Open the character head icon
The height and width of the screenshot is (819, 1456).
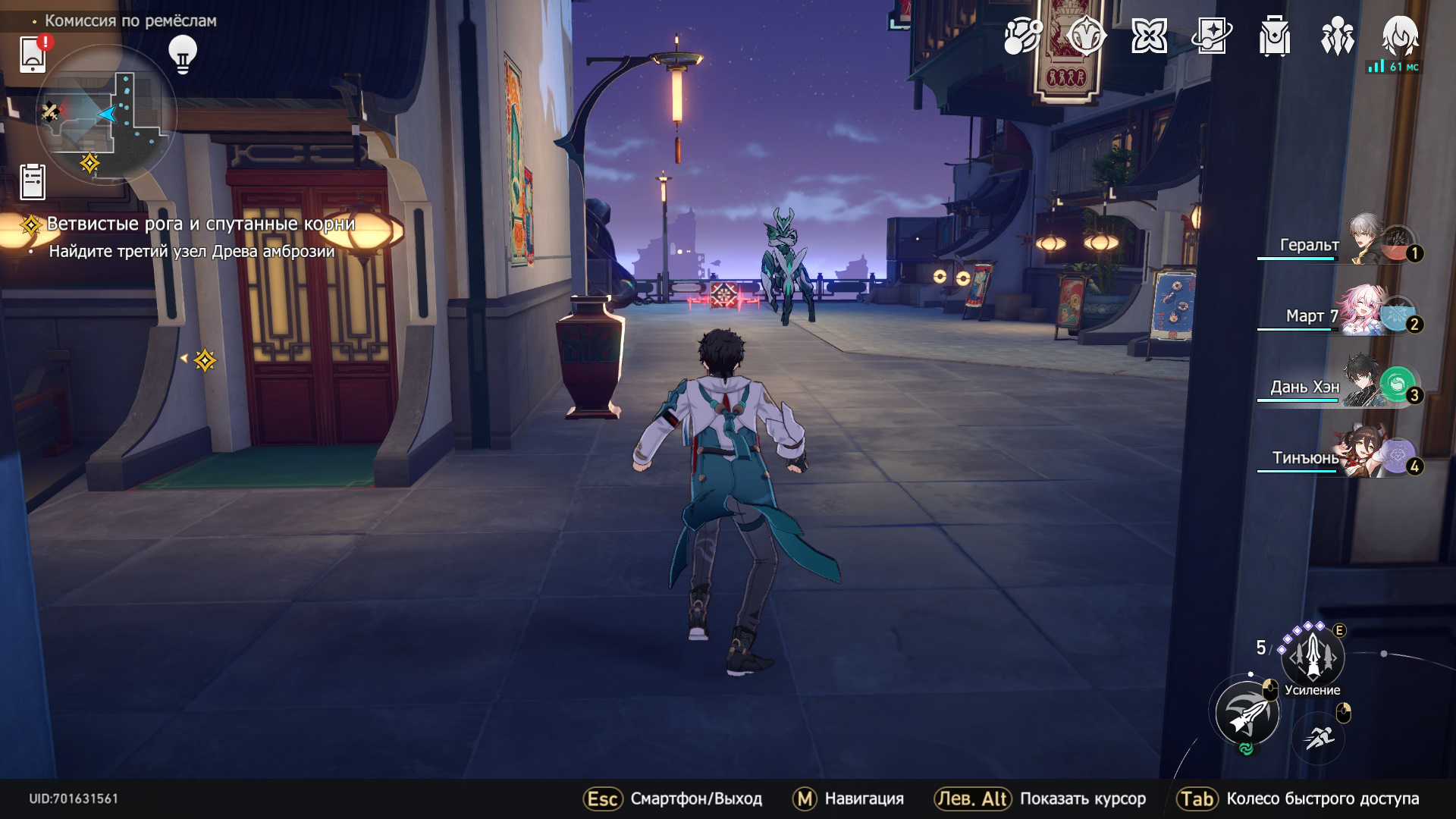[x=1400, y=36]
